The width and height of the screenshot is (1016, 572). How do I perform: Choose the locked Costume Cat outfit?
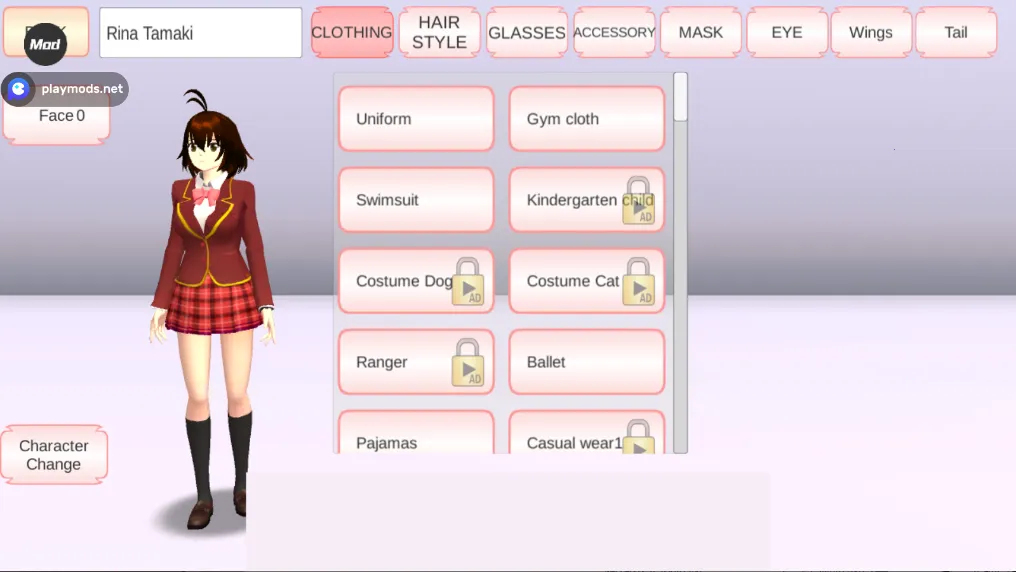pos(587,281)
